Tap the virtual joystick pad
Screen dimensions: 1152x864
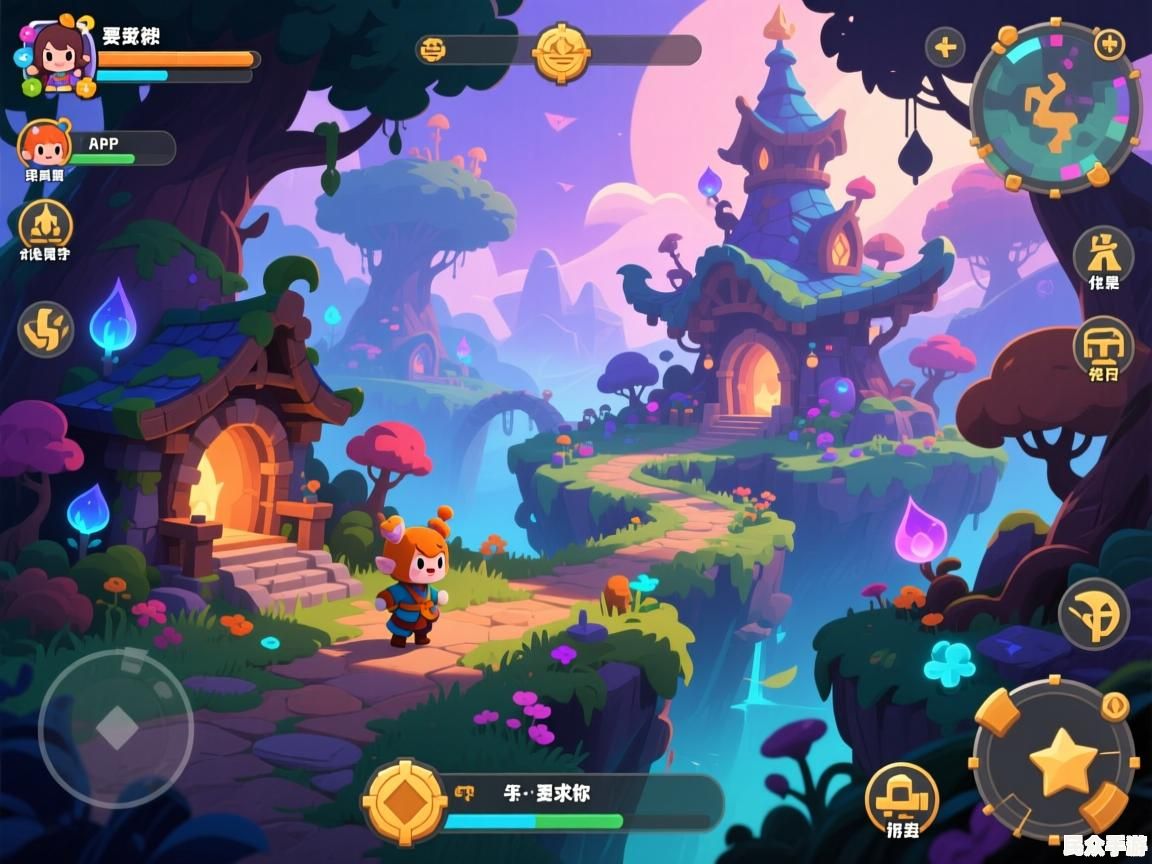point(116,727)
